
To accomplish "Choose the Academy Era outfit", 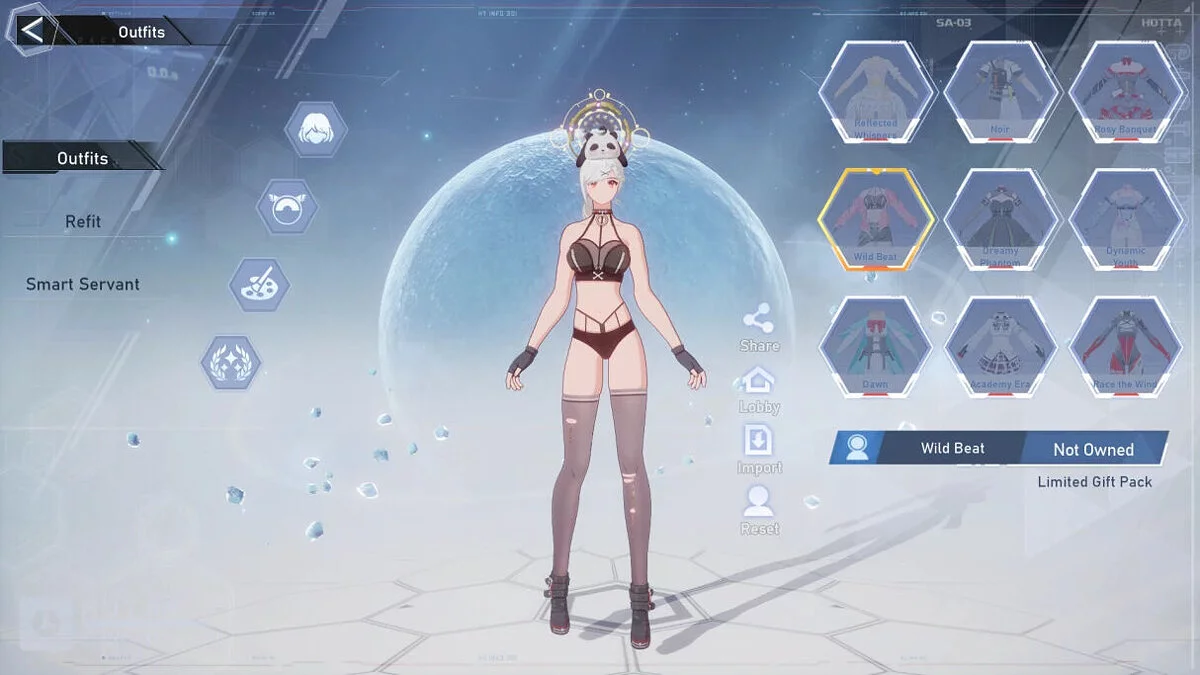I will point(1001,347).
